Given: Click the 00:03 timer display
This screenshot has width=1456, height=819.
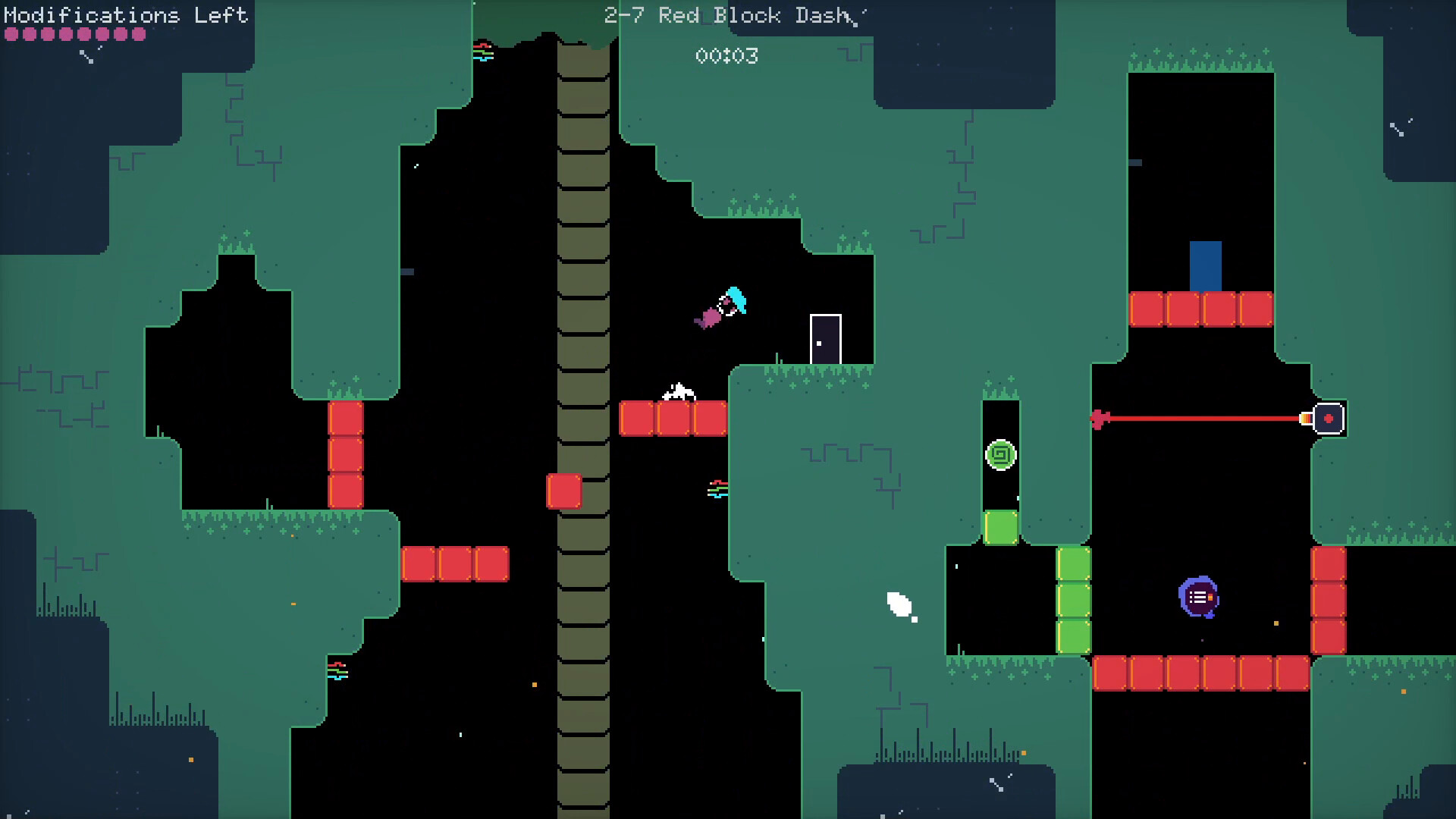Looking at the screenshot, I should click(x=726, y=55).
